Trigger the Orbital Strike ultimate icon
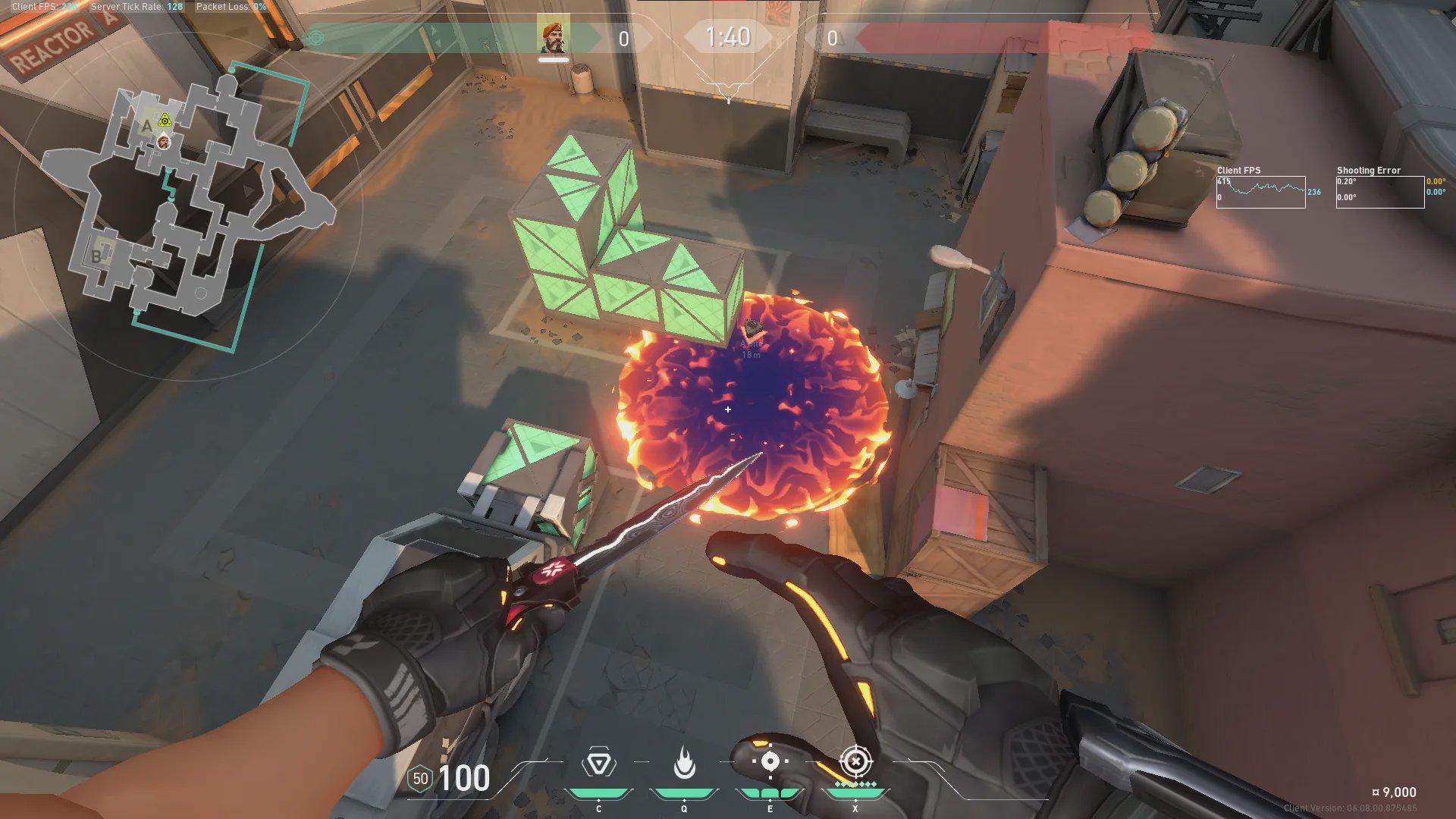Viewport: 1456px width, 819px height. point(855,761)
